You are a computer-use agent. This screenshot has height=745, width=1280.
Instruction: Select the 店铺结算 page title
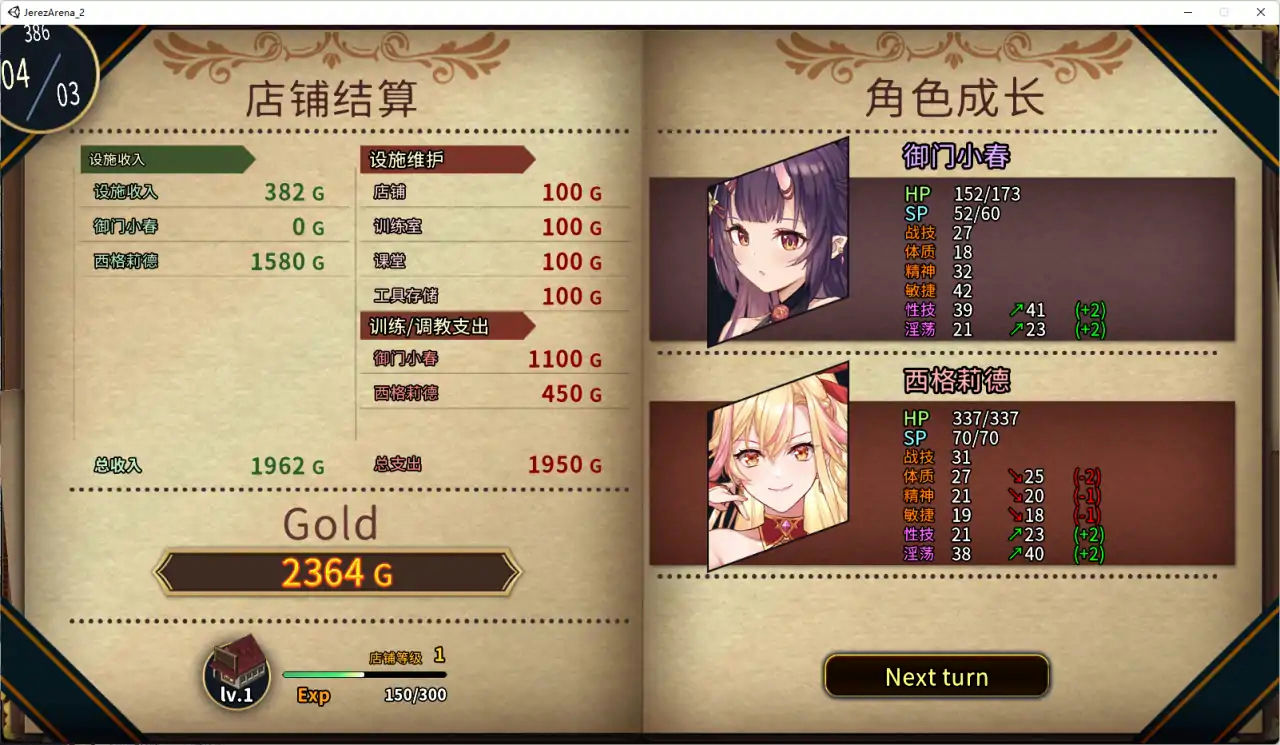click(333, 99)
